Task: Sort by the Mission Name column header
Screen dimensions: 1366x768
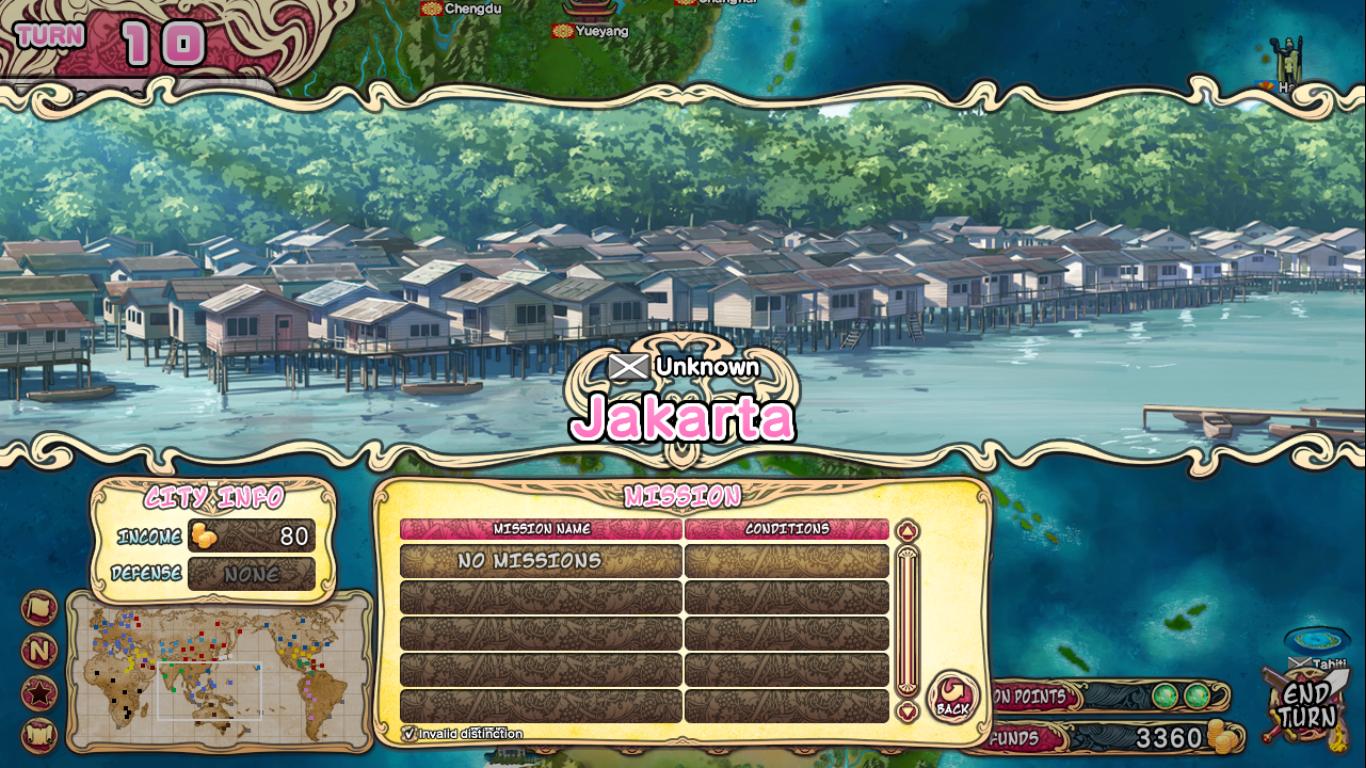Action: [541, 529]
